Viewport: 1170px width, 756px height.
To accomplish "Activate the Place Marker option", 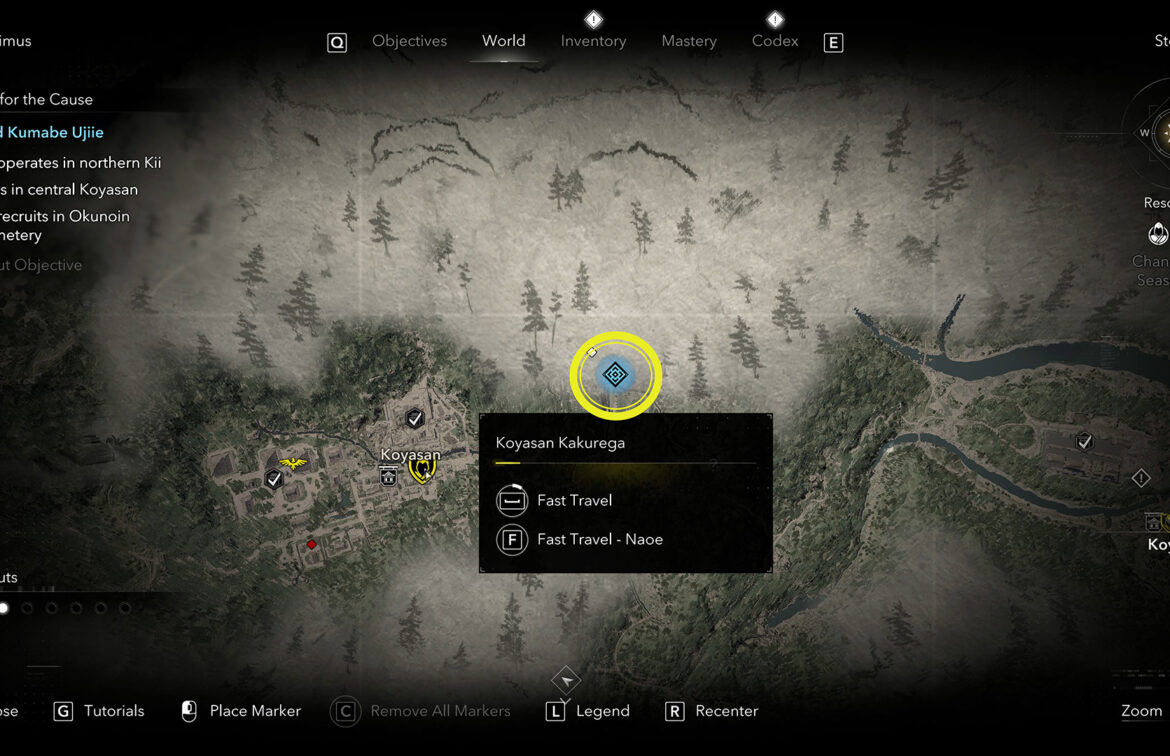I will [x=254, y=711].
